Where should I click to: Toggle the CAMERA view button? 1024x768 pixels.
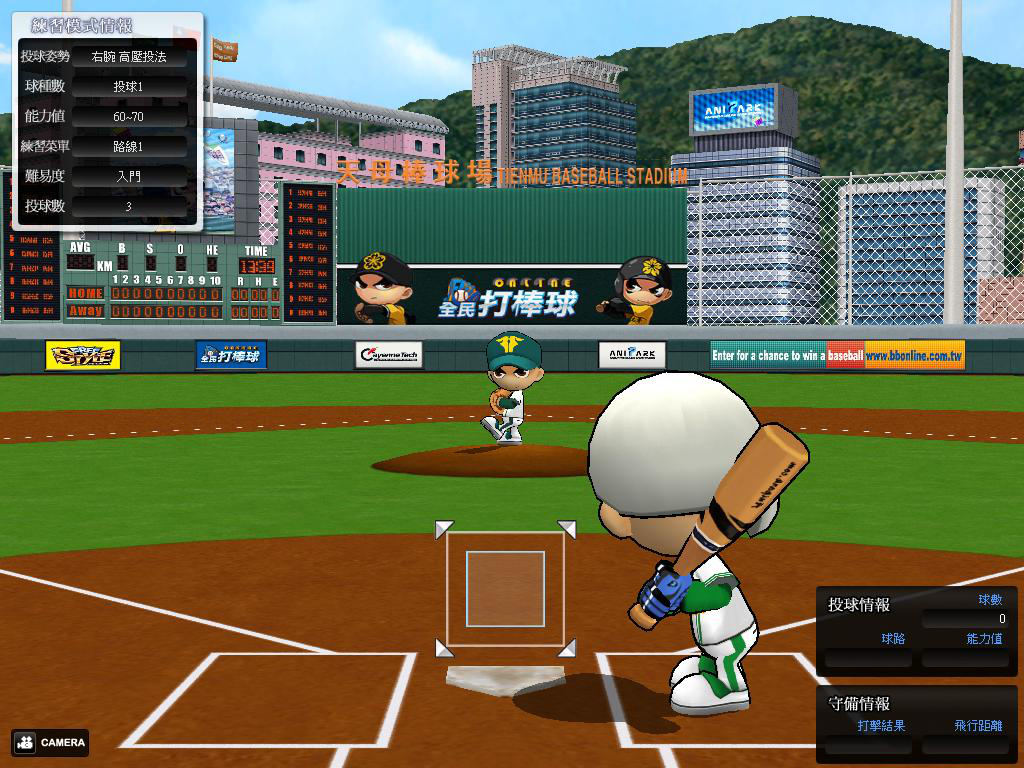click(x=51, y=743)
